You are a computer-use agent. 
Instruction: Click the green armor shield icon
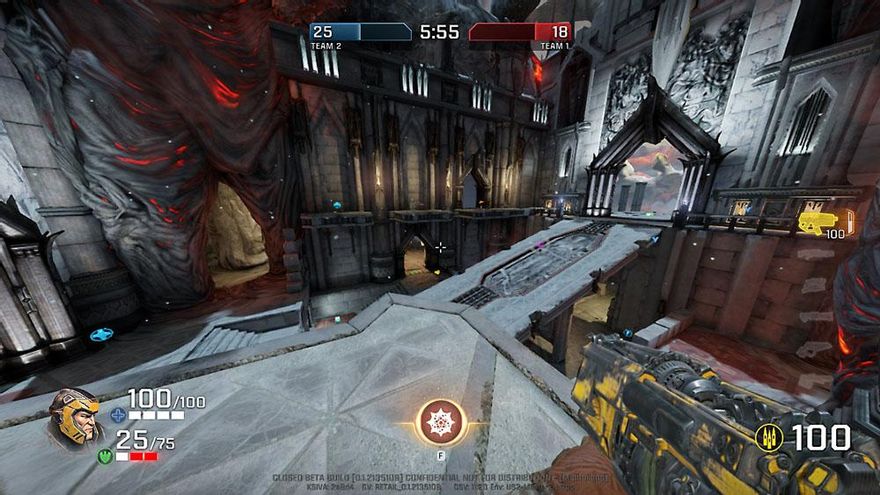[x=105, y=455]
